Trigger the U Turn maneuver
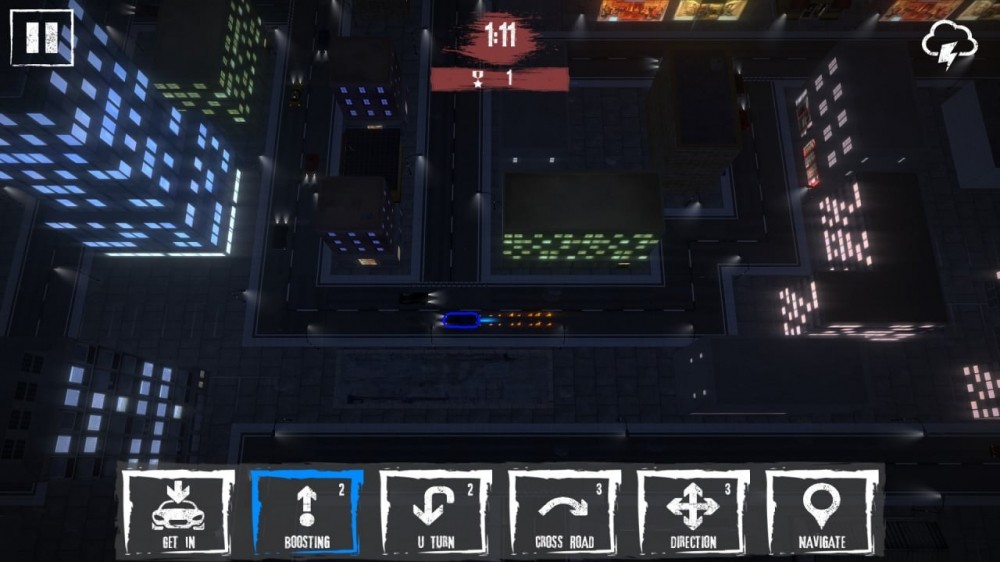This screenshot has height=562, width=1000. [x=436, y=512]
